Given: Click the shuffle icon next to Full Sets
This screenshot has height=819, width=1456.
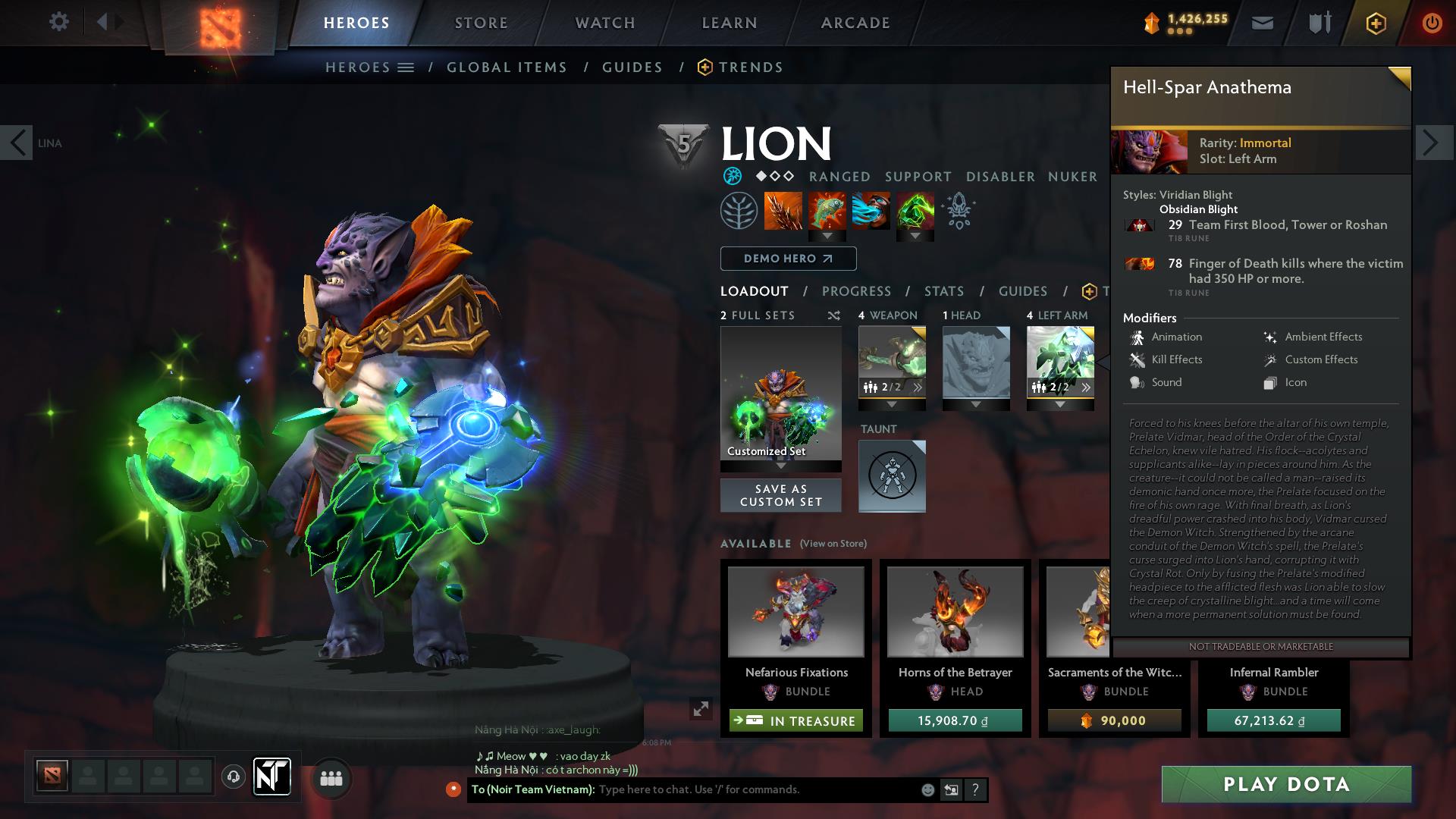Looking at the screenshot, I should [833, 315].
